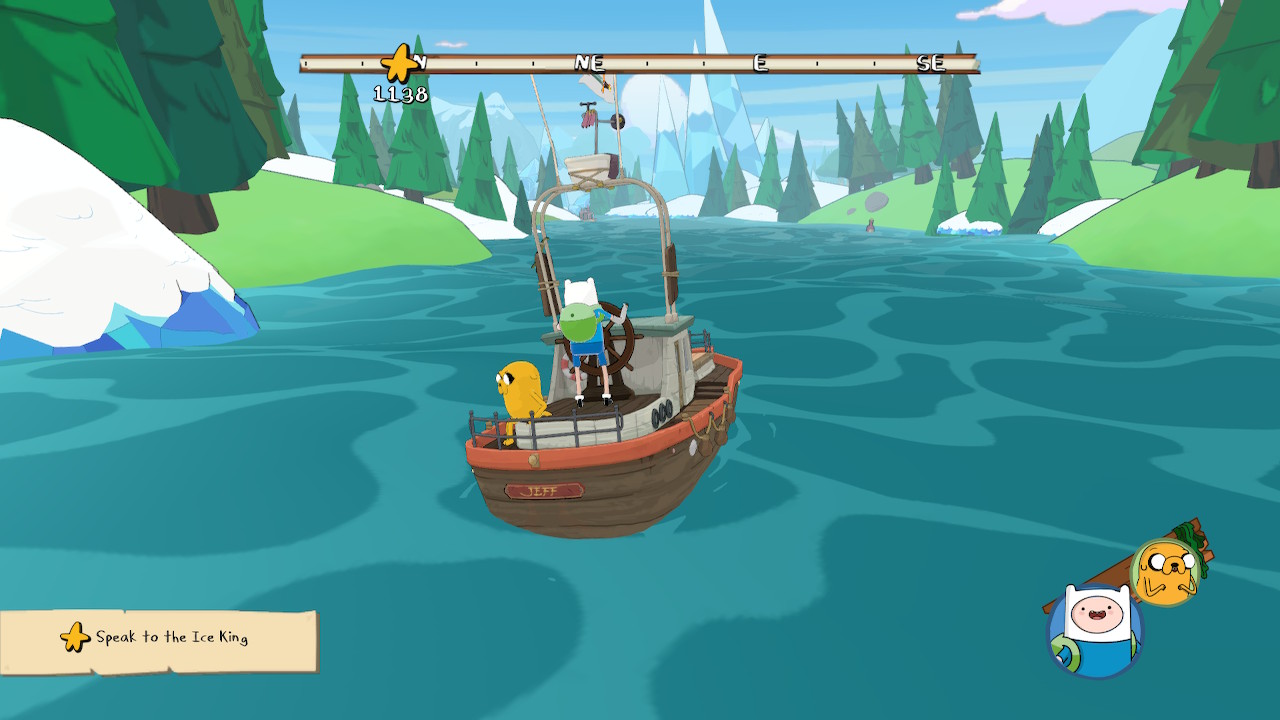Select Jake's character portrait
1280x720 pixels.
1165,571
